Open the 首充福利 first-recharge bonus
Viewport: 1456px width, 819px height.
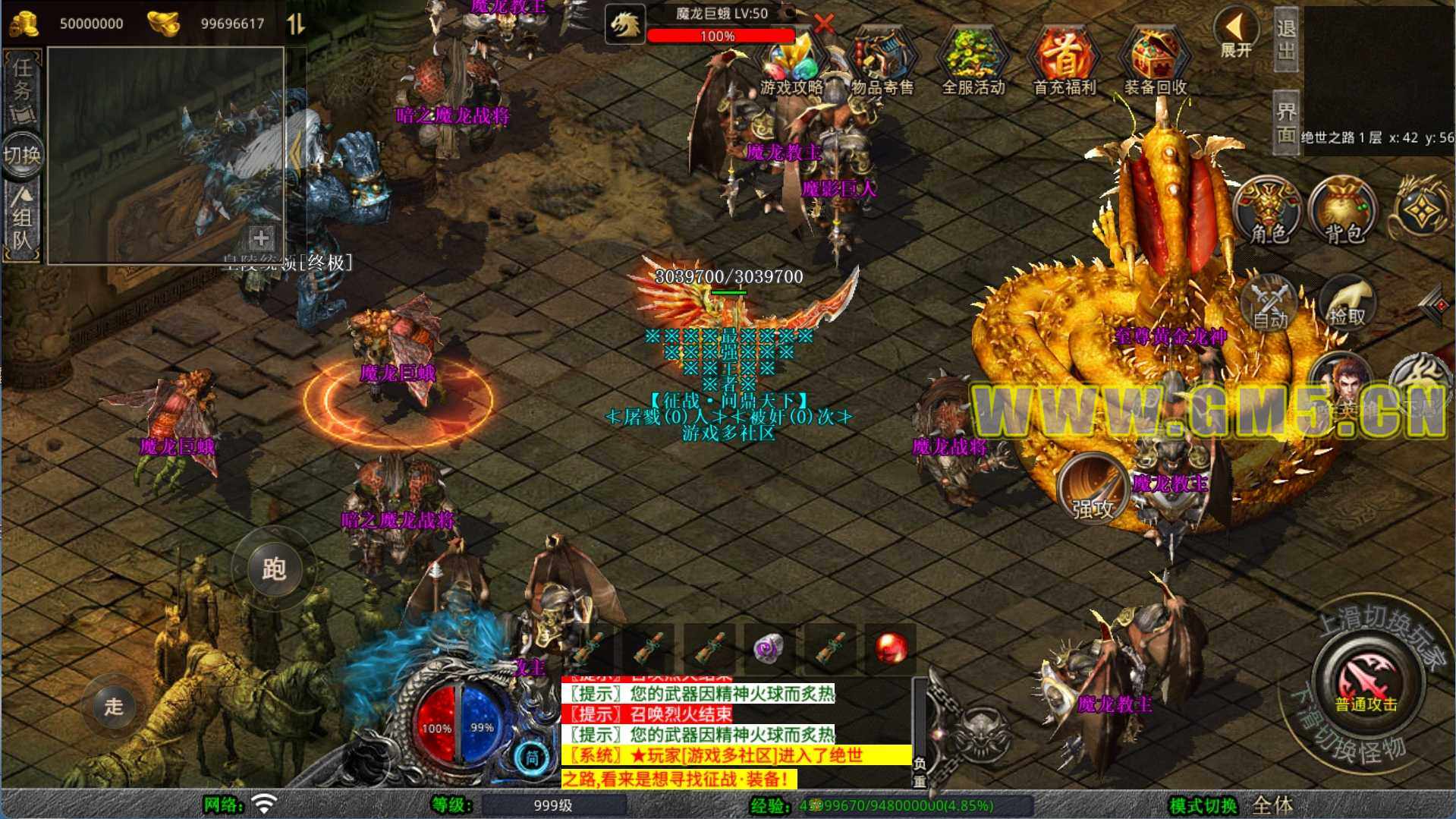pos(1064,64)
